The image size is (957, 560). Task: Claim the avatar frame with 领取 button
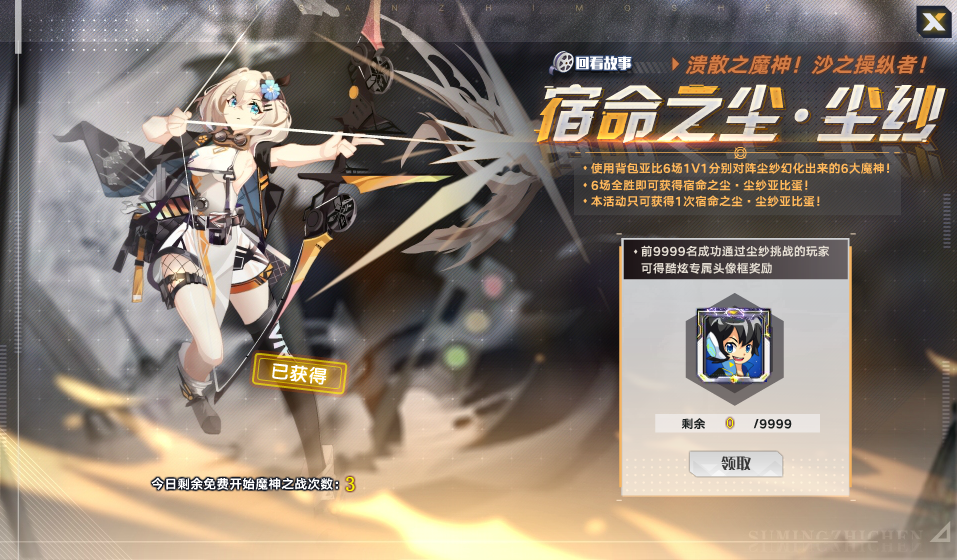pos(735,464)
